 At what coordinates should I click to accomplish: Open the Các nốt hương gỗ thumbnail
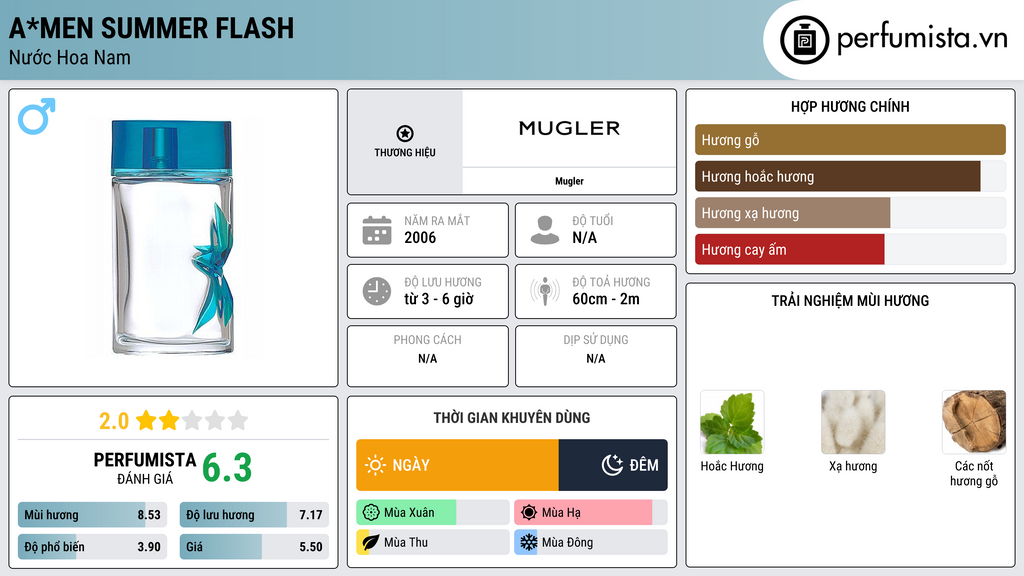974,423
